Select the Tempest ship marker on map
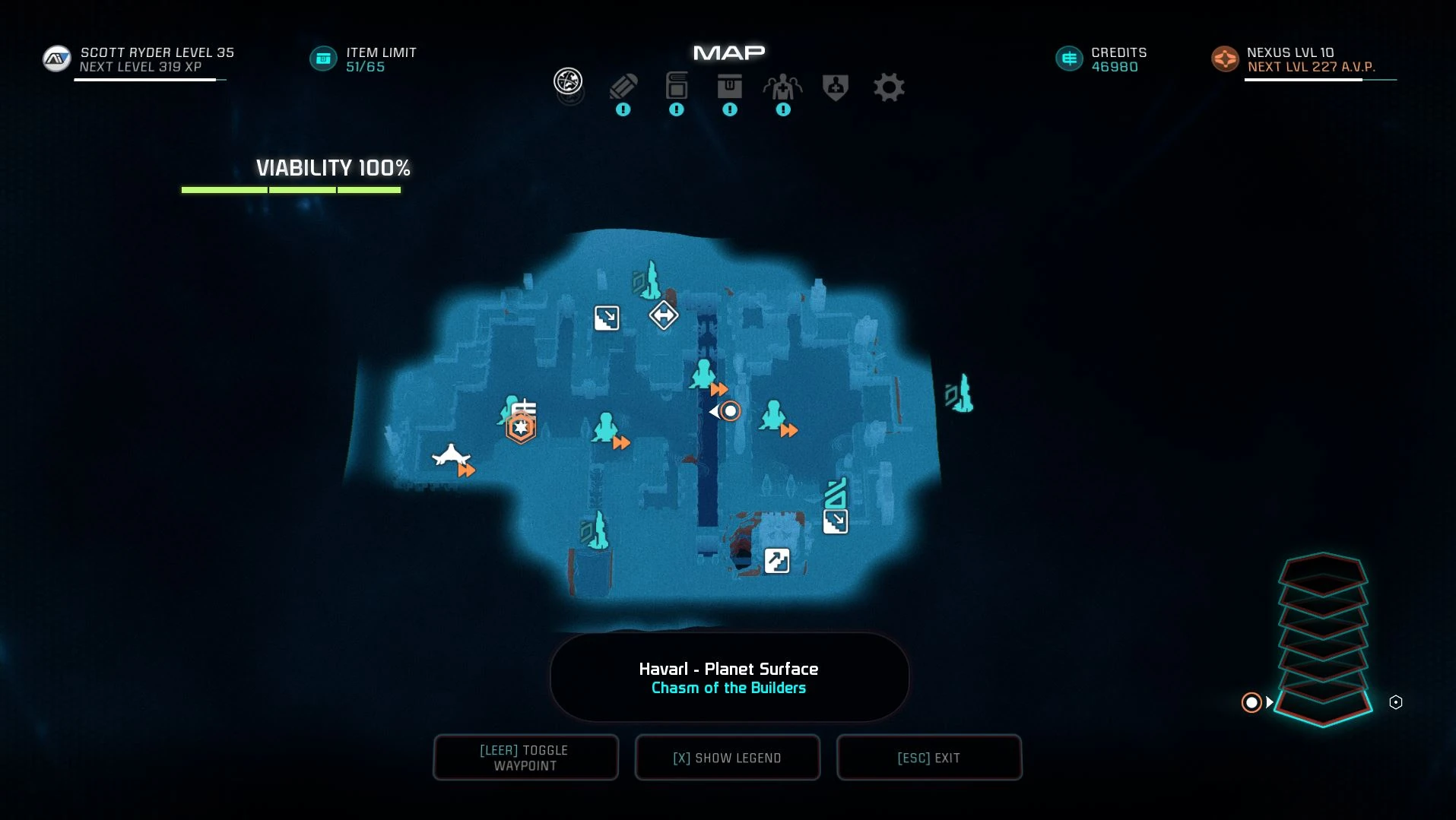The height and width of the screenshot is (820, 1456). [451, 456]
